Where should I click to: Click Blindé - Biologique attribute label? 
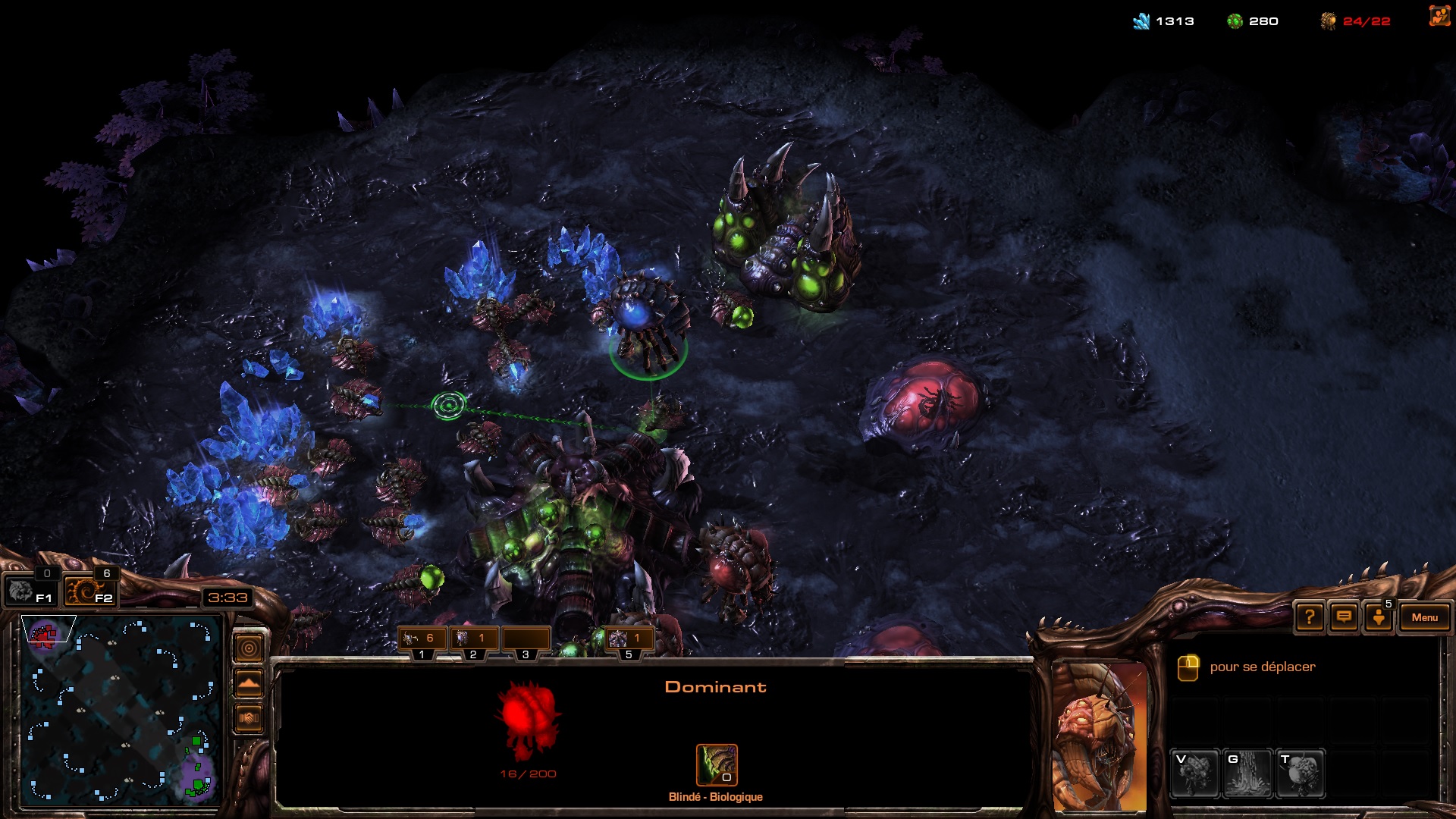tap(714, 797)
